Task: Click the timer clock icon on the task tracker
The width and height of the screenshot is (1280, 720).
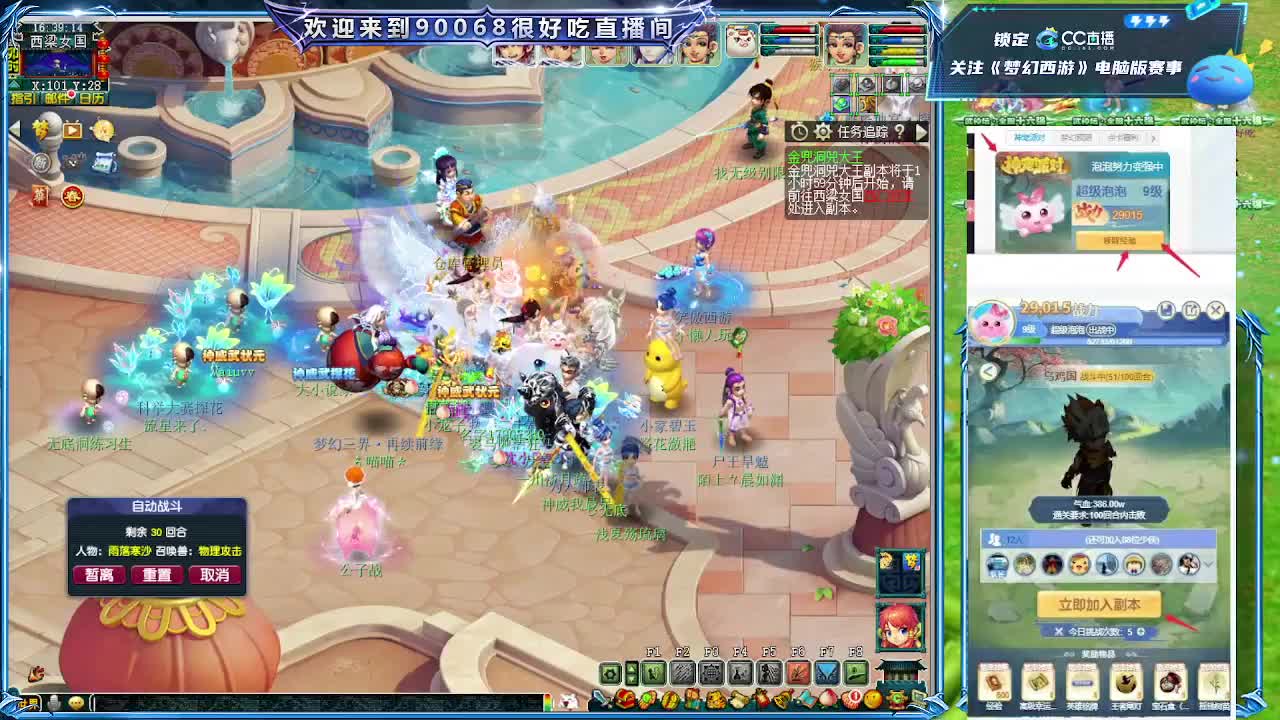Action: point(799,131)
